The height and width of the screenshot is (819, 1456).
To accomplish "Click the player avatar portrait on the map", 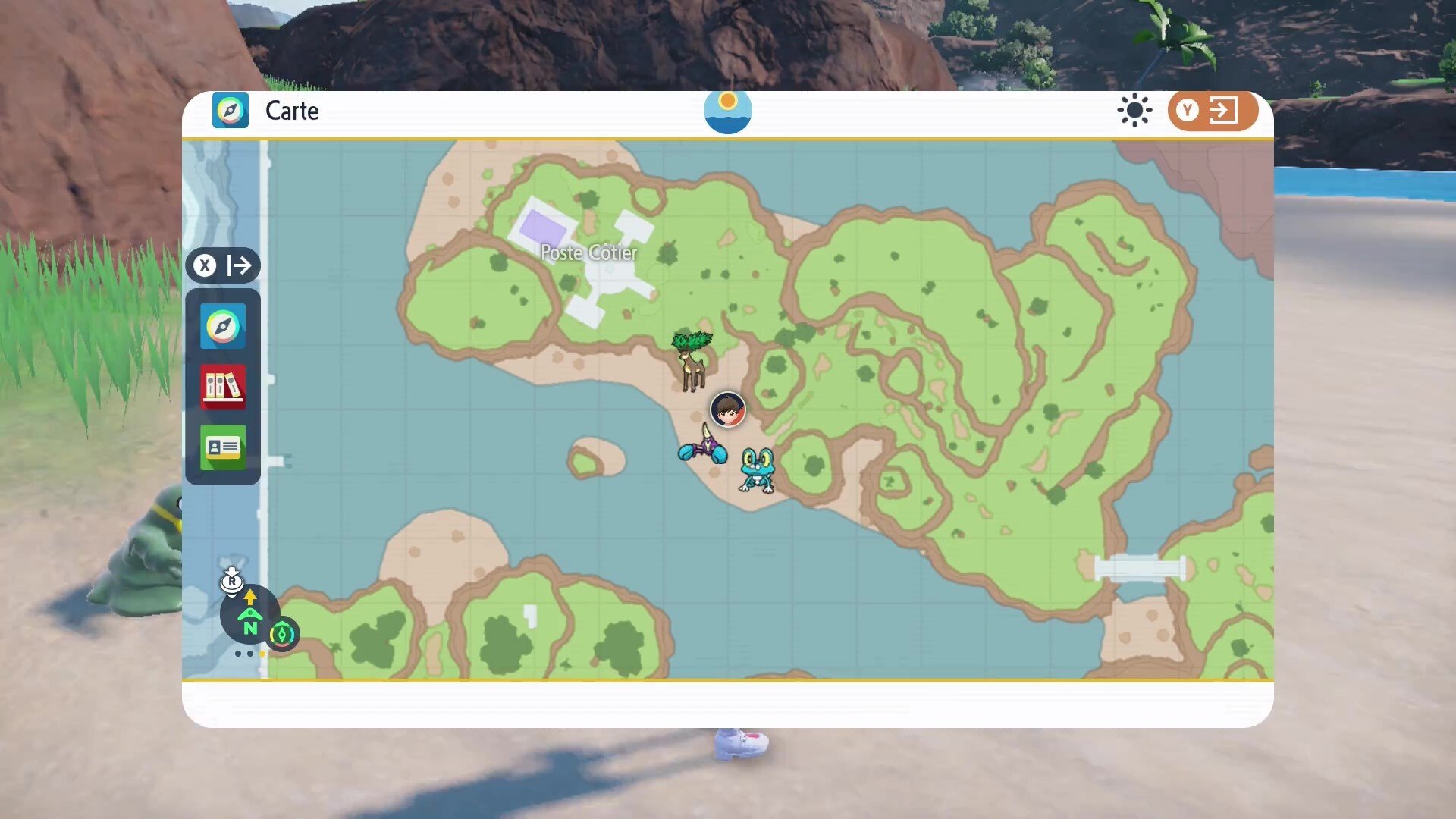I will [x=727, y=409].
